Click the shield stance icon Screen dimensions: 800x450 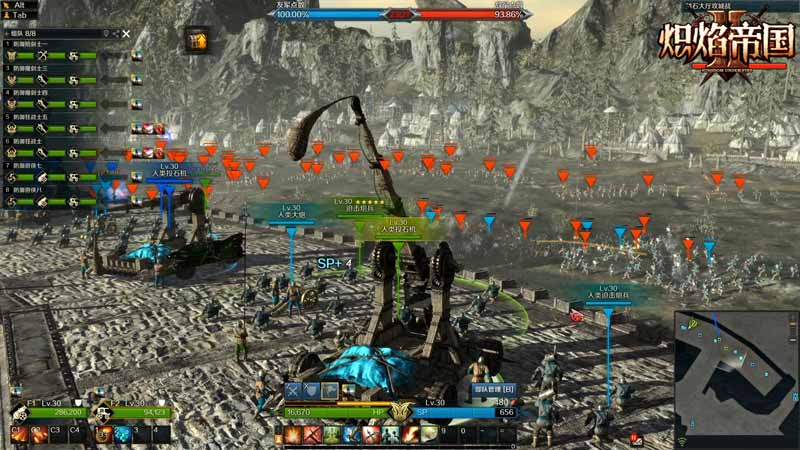311,391
